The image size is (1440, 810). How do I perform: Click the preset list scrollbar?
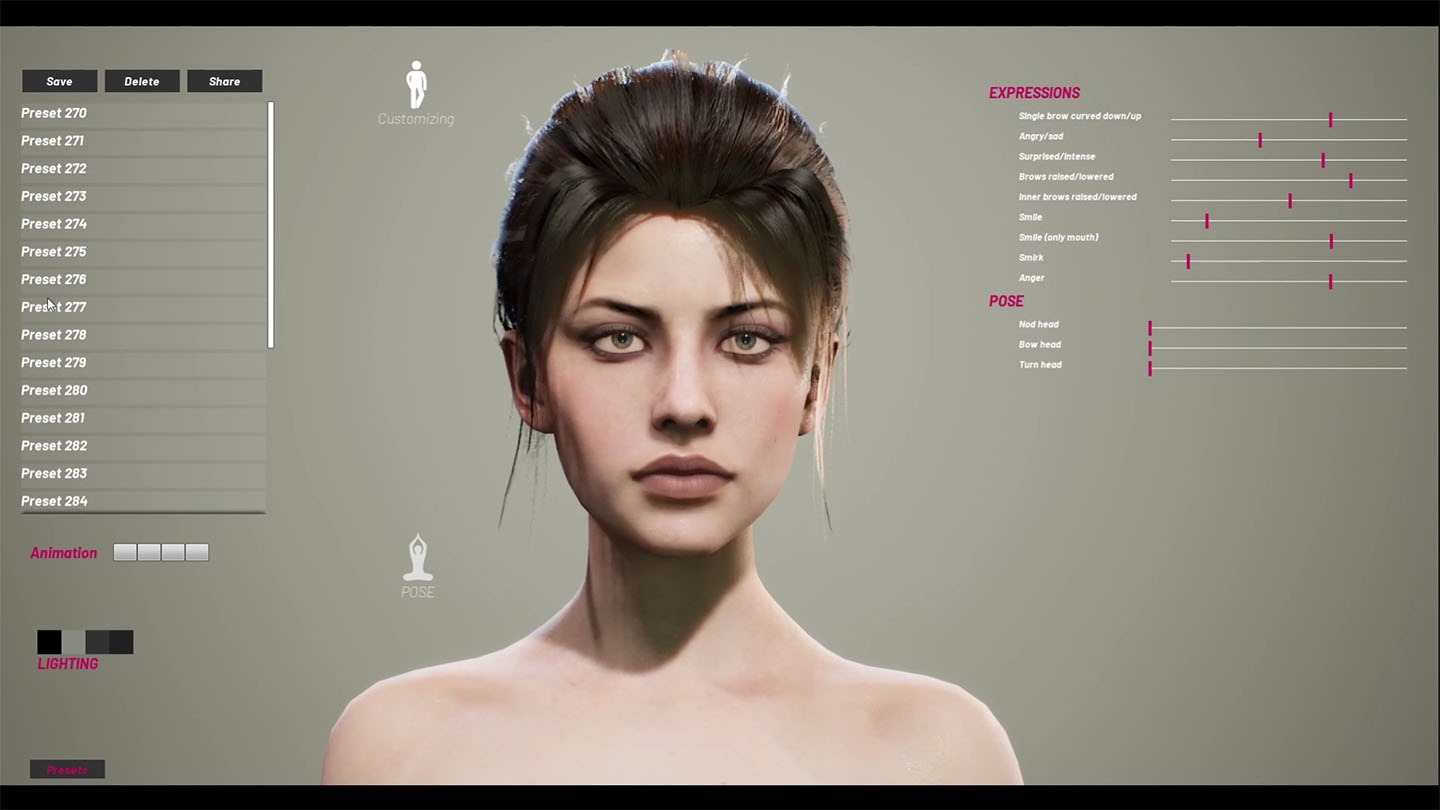270,224
